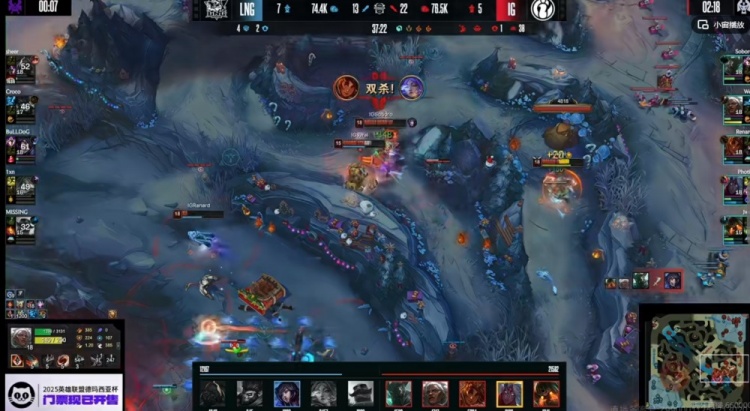Select the BuLLDoG player panel

[x=20, y=145]
